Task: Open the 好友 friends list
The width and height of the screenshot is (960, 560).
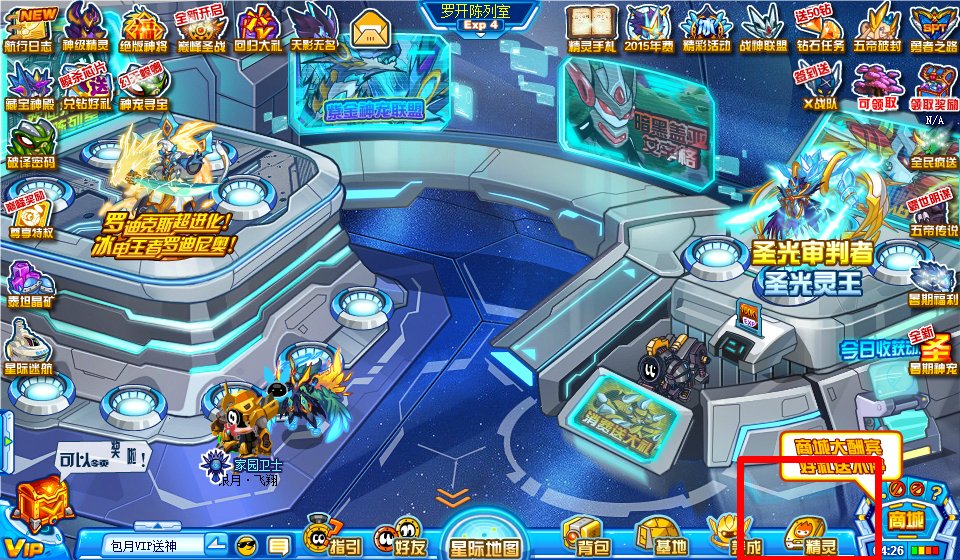Action: [403, 537]
